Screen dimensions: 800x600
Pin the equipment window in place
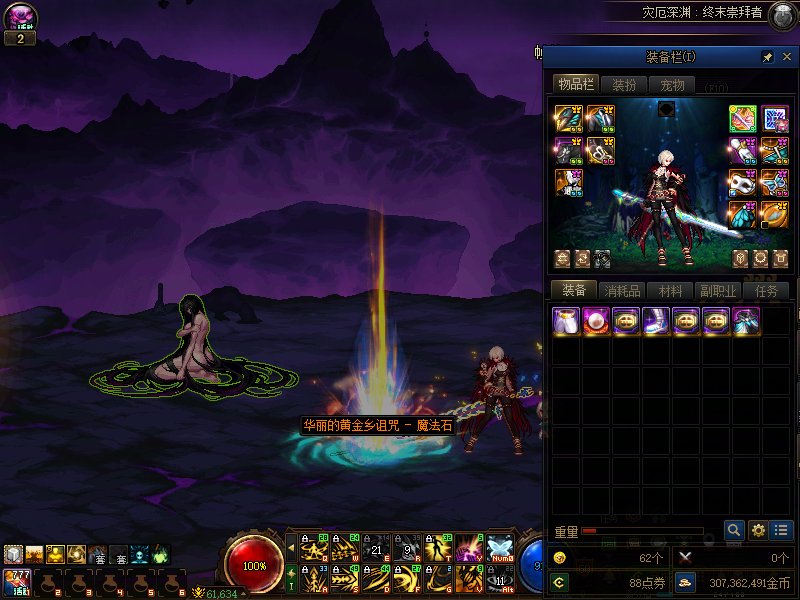[x=768, y=57]
